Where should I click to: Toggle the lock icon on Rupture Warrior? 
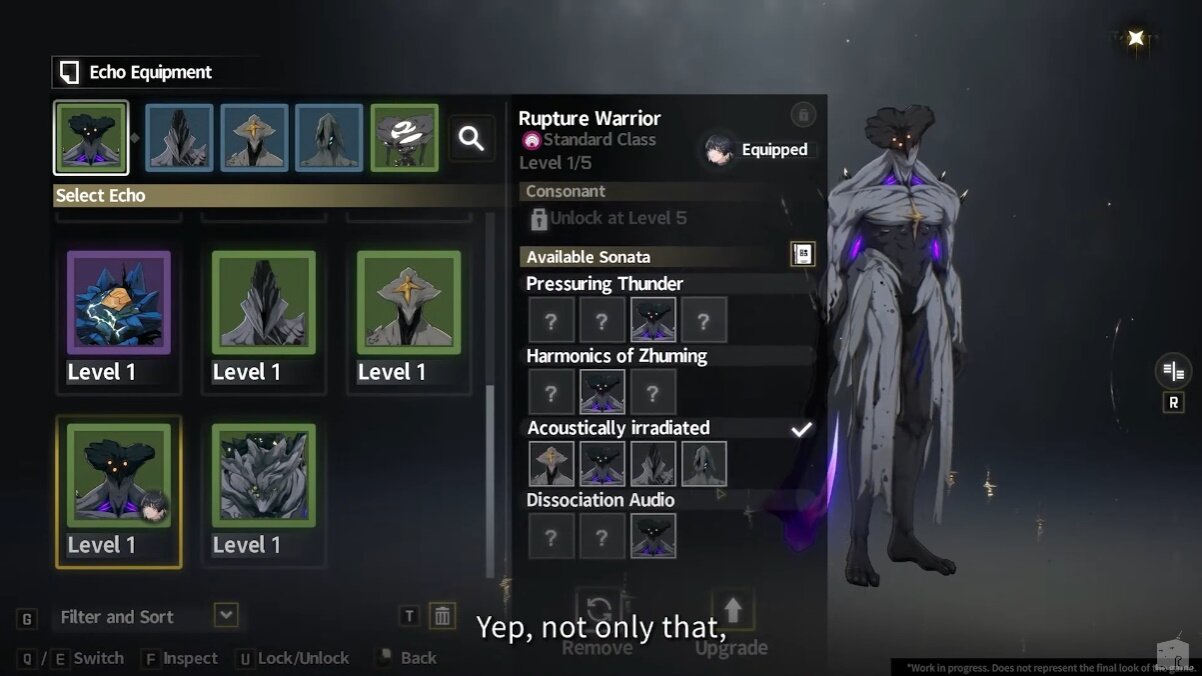click(x=803, y=114)
